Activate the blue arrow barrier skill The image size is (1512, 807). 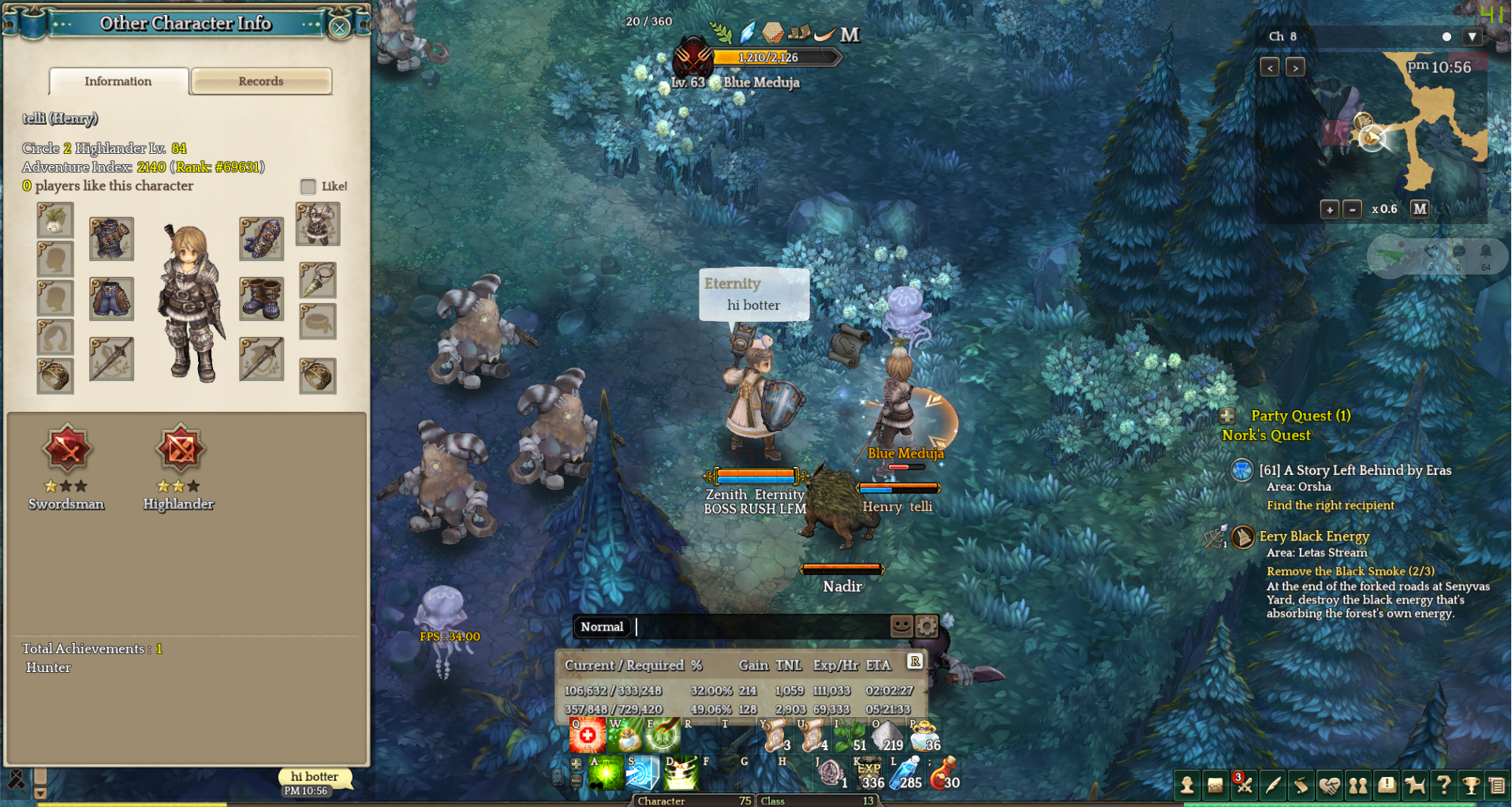642,773
